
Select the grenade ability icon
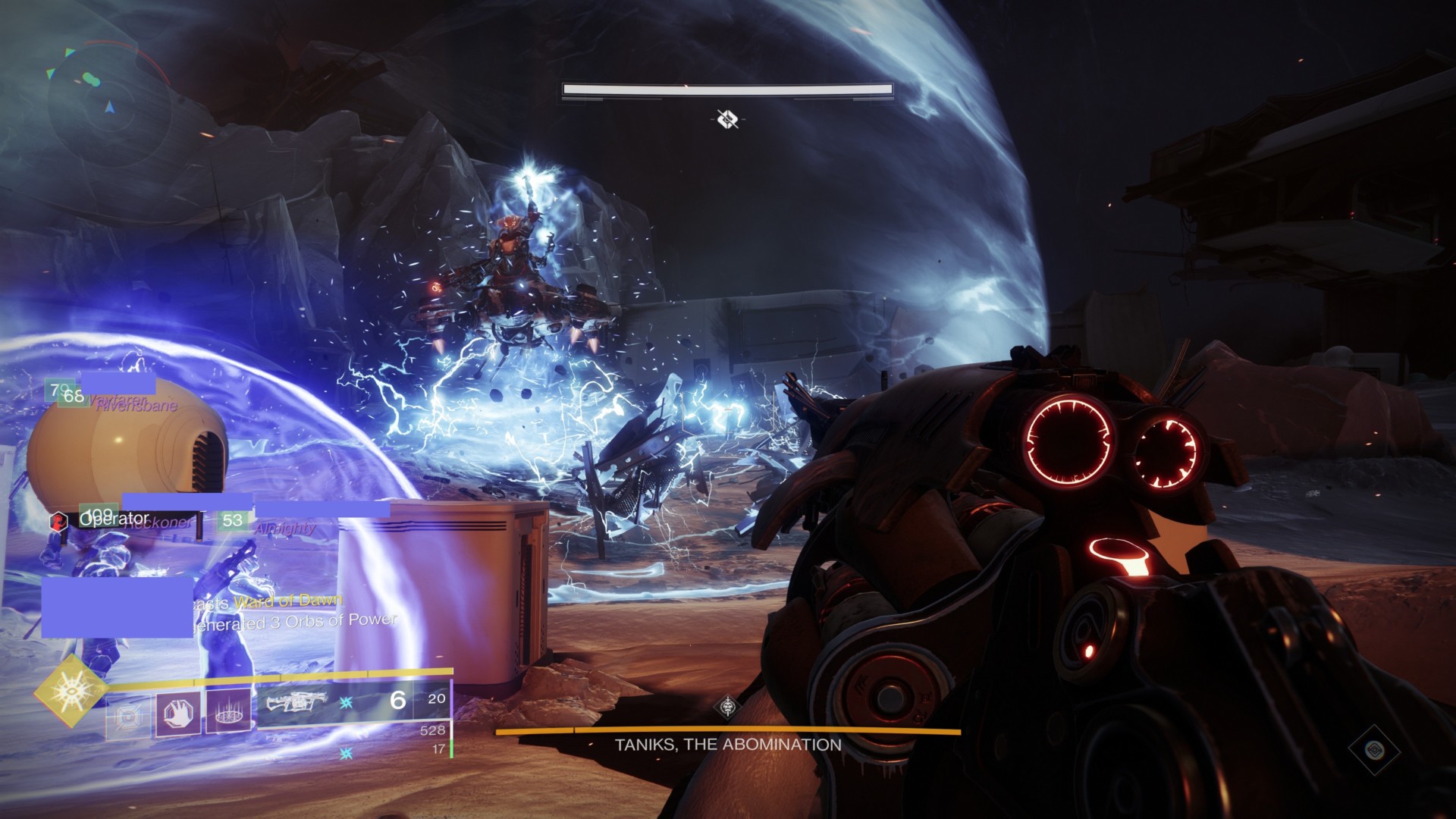pyautogui.click(x=127, y=714)
